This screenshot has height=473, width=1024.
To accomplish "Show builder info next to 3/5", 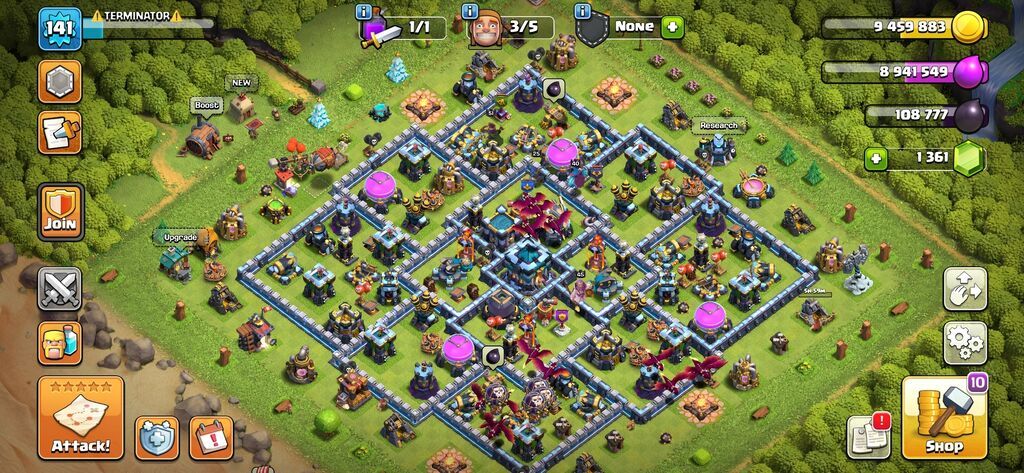I will (470, 11).
